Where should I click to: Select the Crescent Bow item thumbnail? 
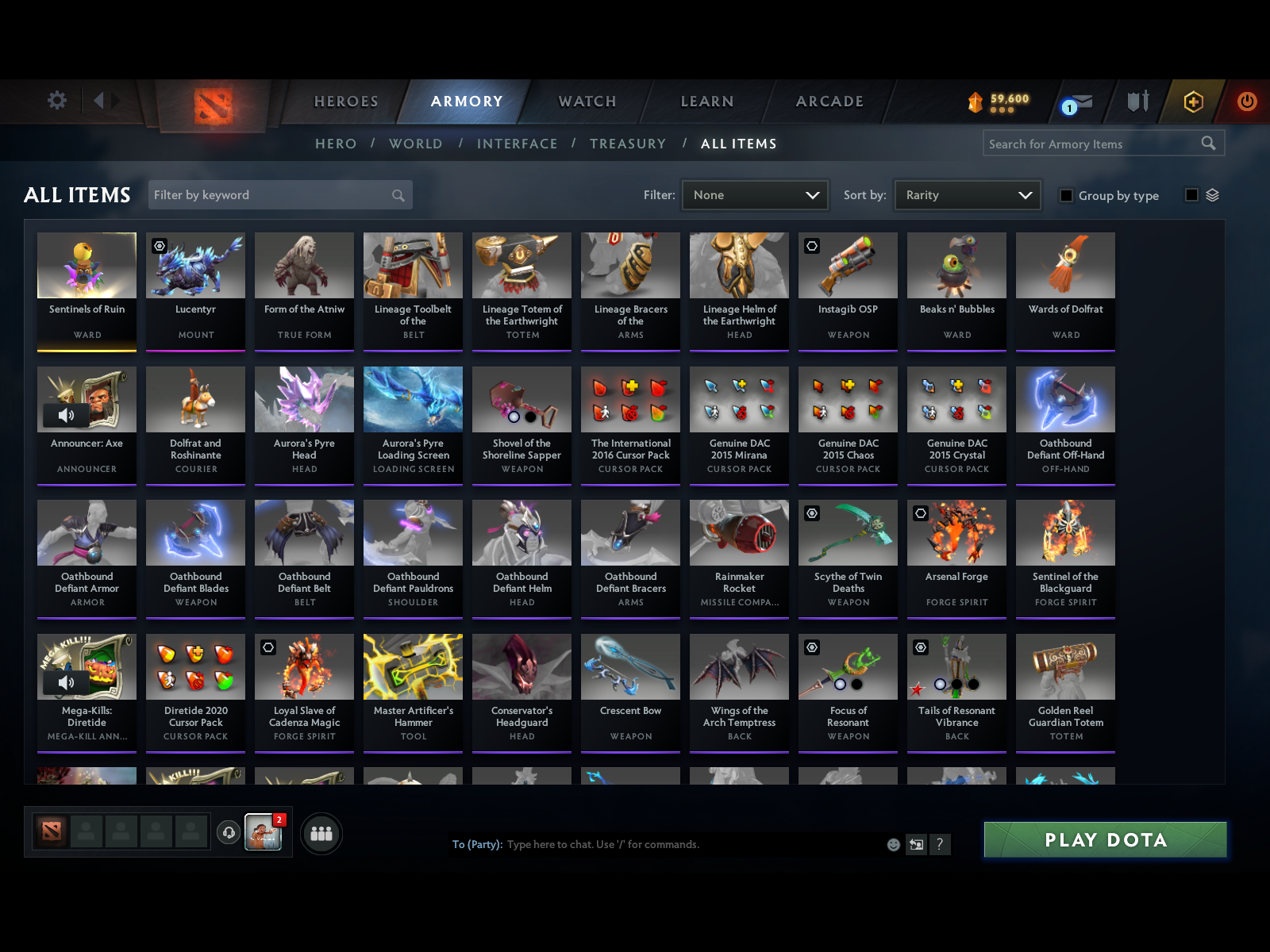(x=630, y=666)
